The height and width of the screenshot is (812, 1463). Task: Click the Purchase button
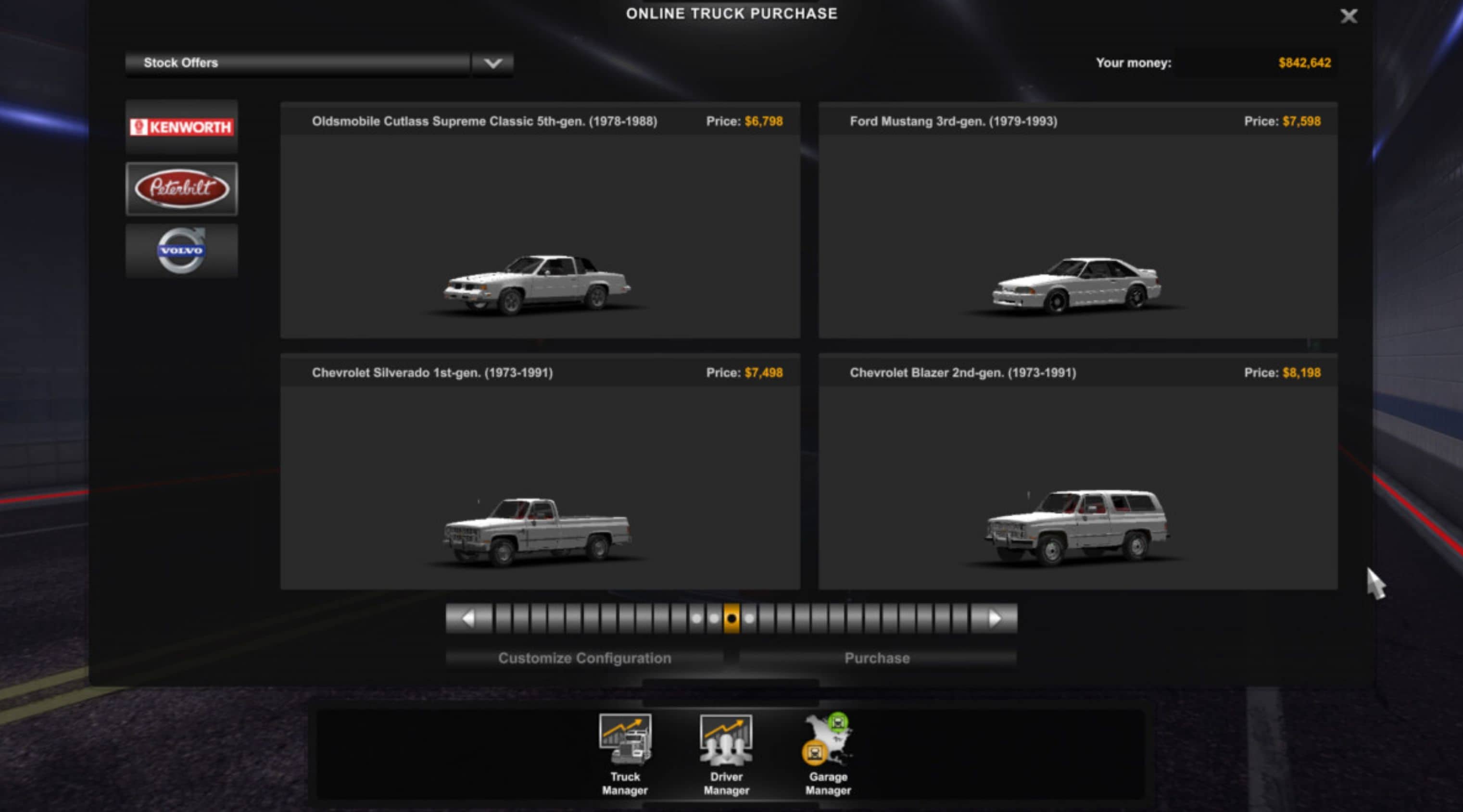click(878, 658)
